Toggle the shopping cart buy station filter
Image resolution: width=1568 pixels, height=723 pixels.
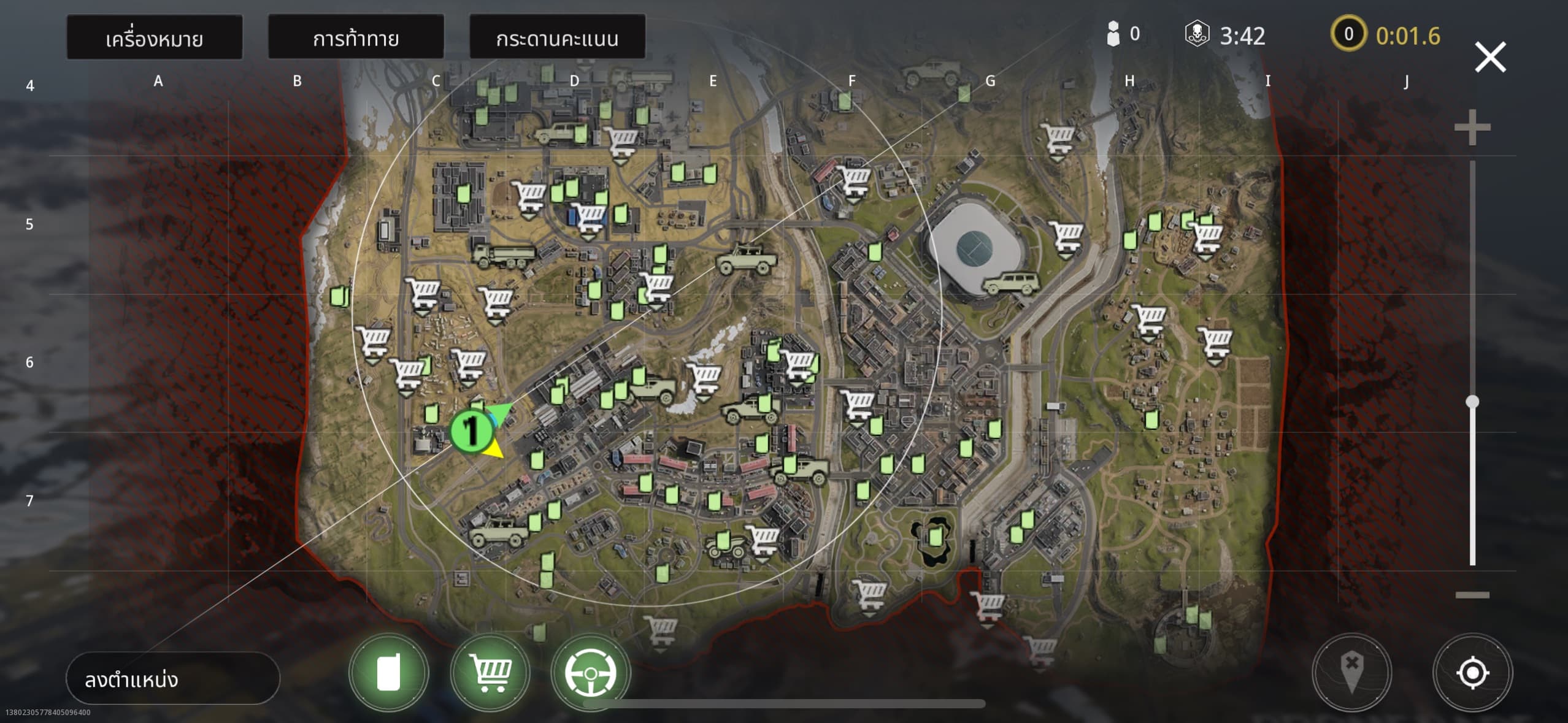[x=489, y=673]
